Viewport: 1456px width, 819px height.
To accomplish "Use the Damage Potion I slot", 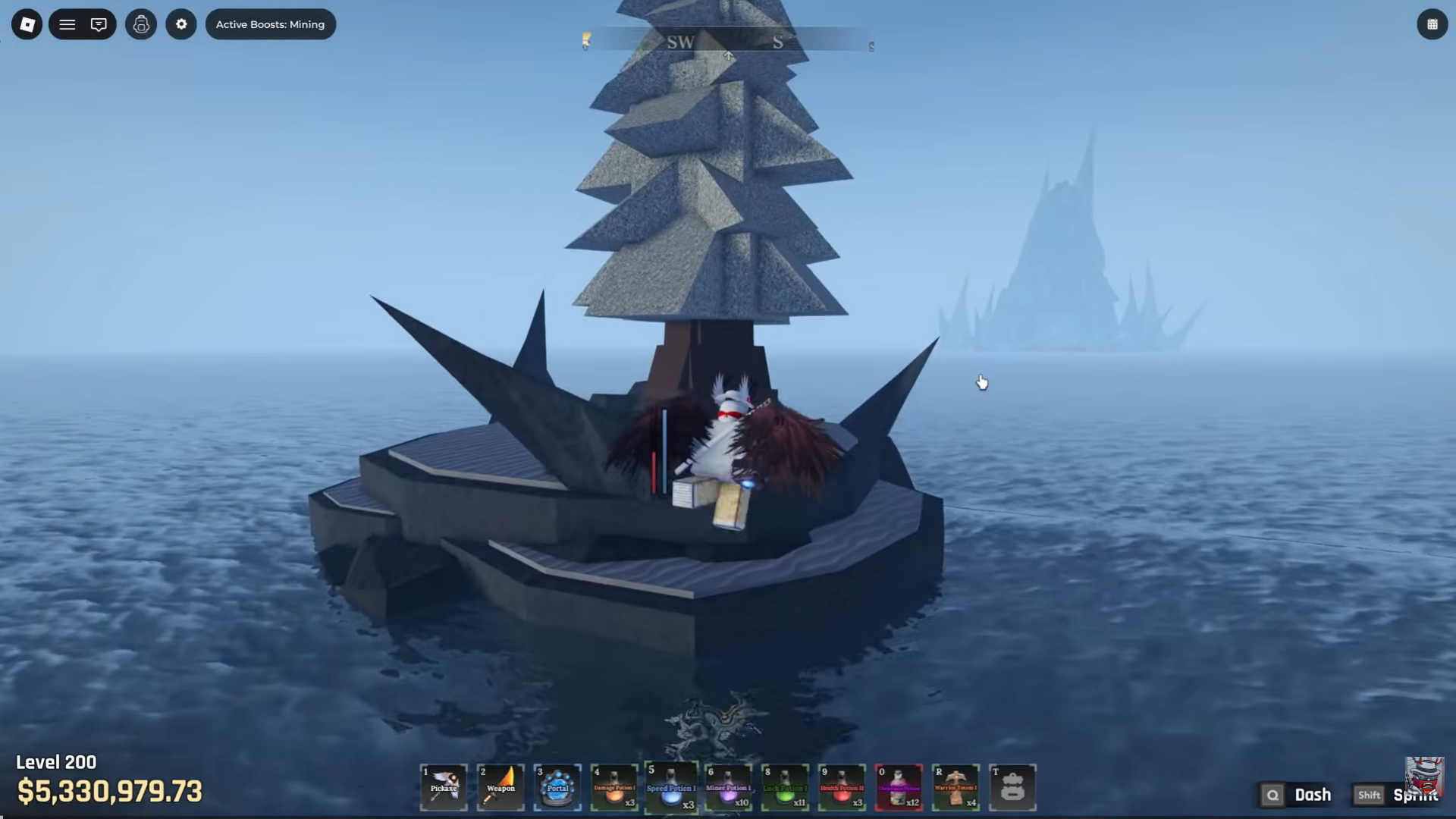I will click(x=614, y=787).
